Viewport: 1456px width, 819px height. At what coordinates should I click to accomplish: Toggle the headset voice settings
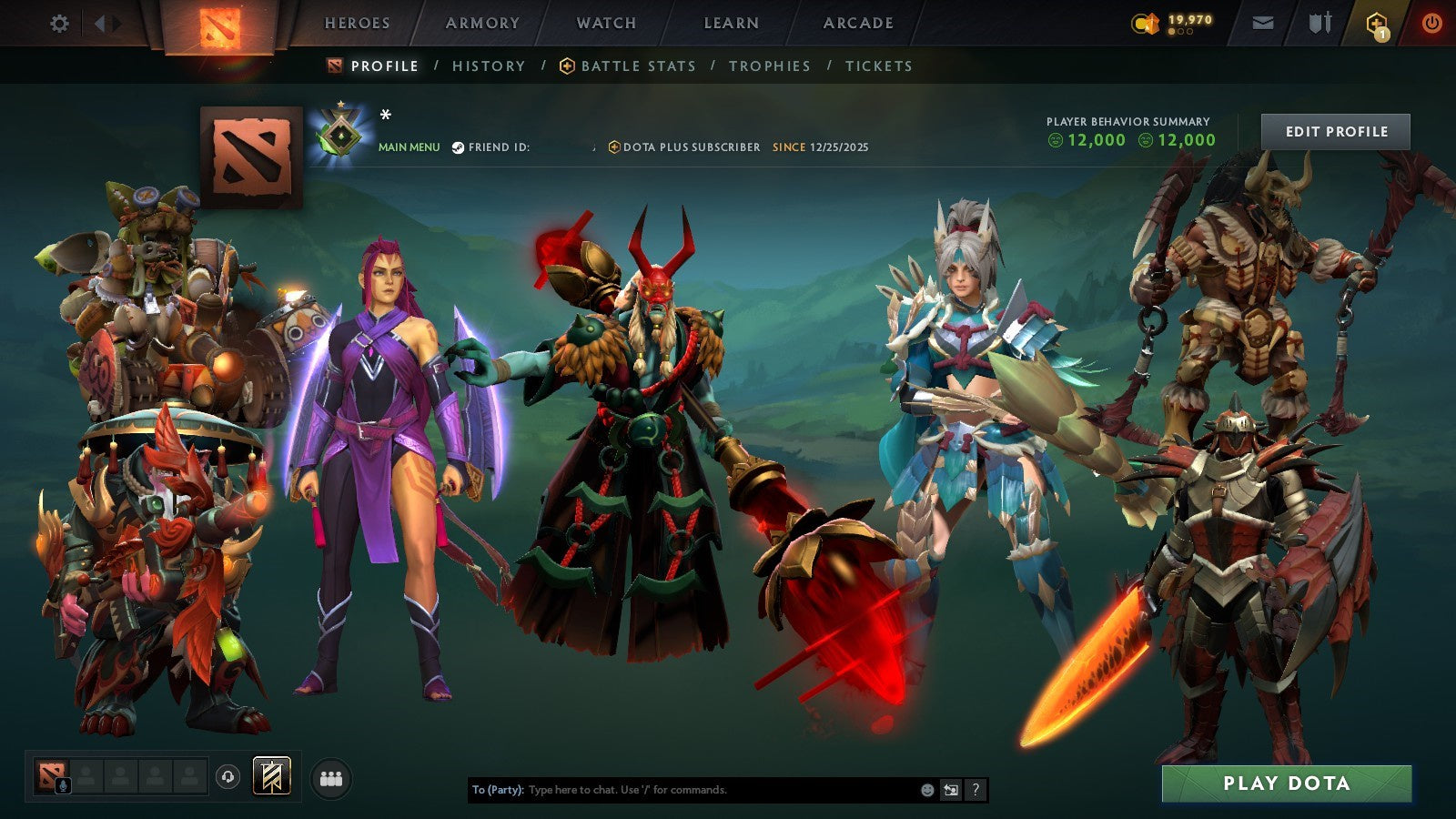(227, 776)
